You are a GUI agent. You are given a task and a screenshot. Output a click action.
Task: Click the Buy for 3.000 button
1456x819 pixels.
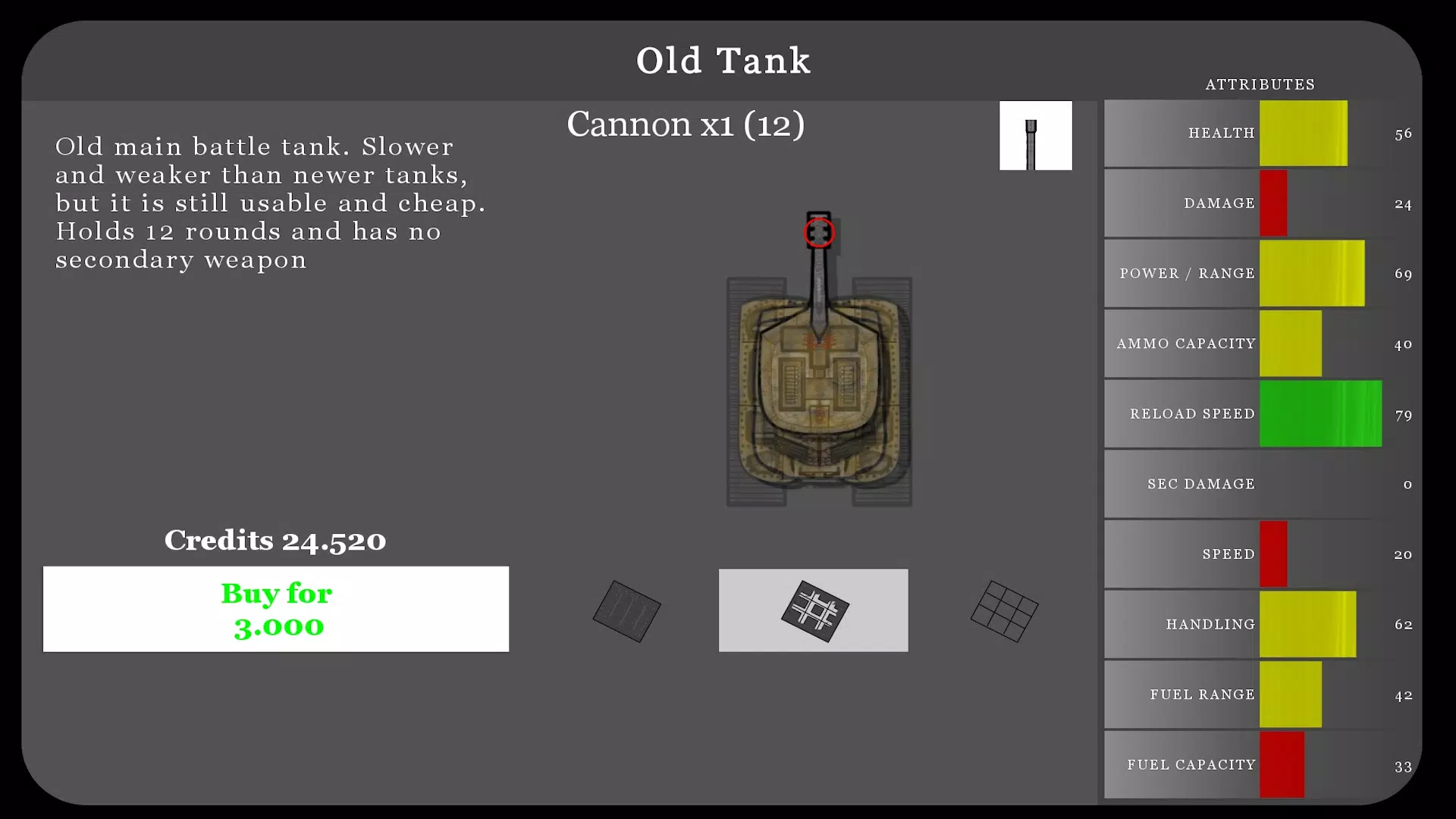(x=275, y=610)
